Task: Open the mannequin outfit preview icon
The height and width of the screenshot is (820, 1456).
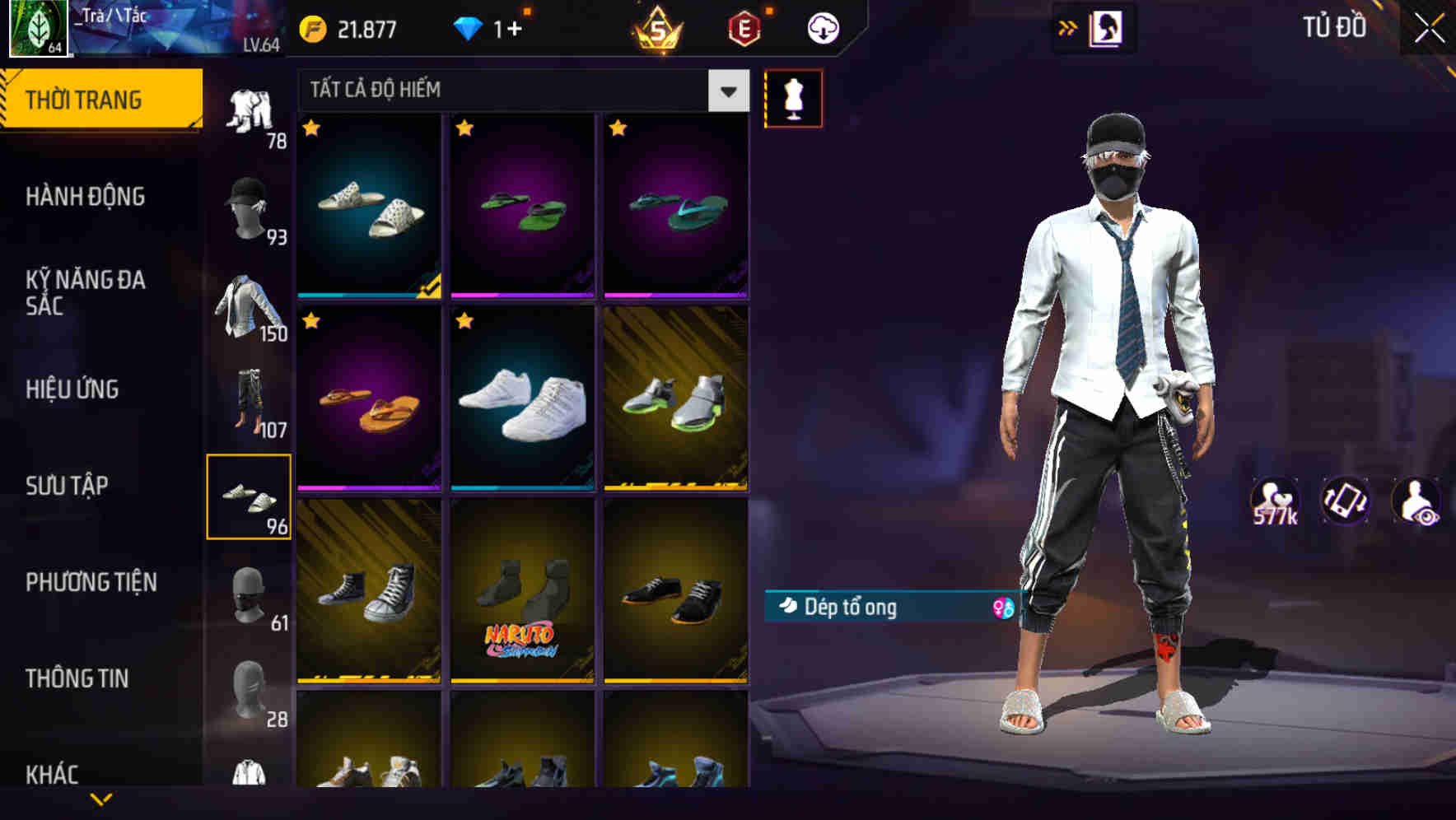Action: 793,97
